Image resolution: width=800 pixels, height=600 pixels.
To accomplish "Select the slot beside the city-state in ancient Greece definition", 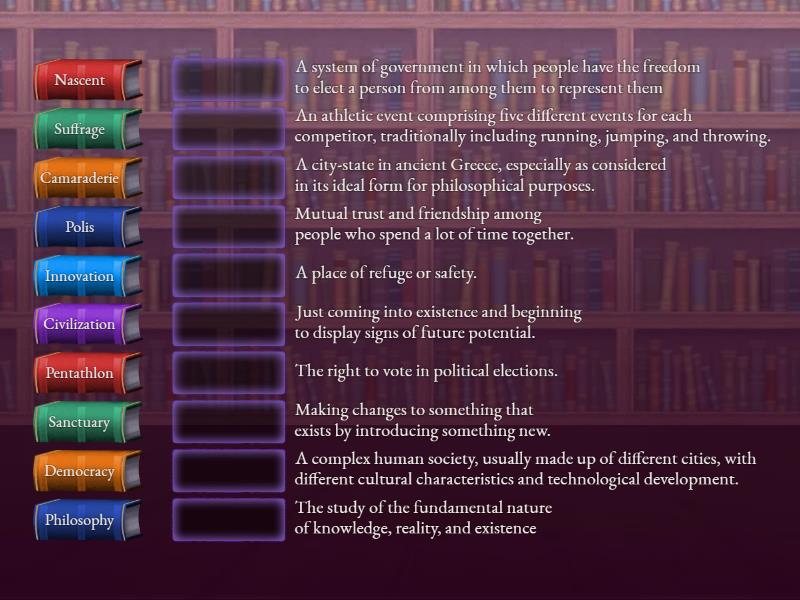I will (x=229, y=178).
